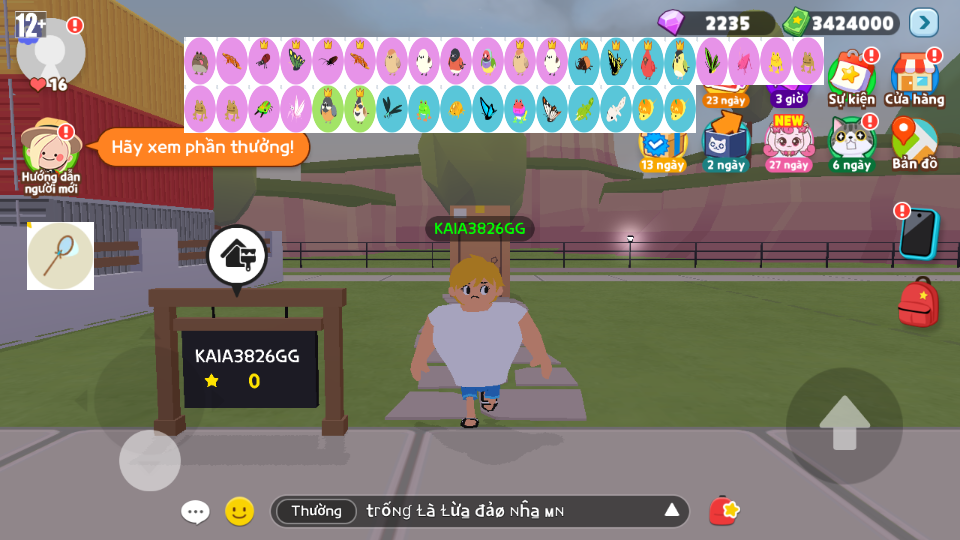Open the Bản đồ map
Image resolution: width=960 pixels, height=540 pixels.
[x=914, y=142]
